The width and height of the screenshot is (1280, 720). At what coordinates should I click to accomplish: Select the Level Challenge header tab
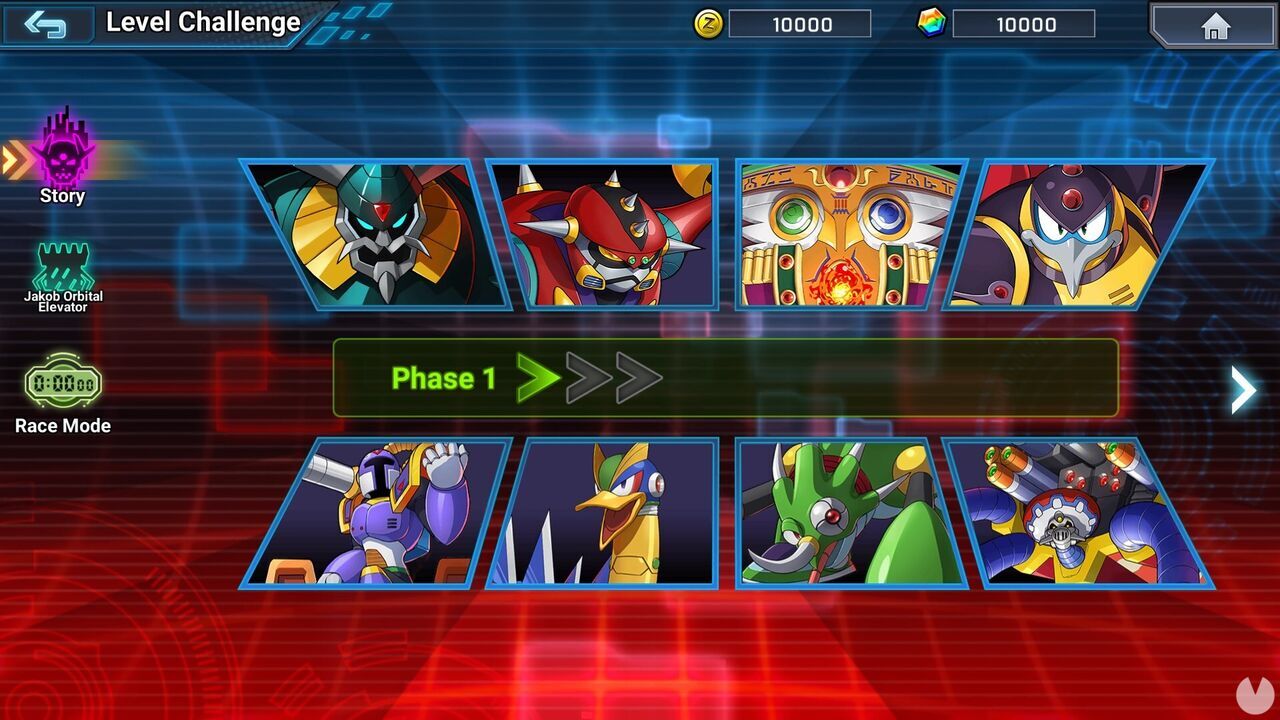point(203,21)
